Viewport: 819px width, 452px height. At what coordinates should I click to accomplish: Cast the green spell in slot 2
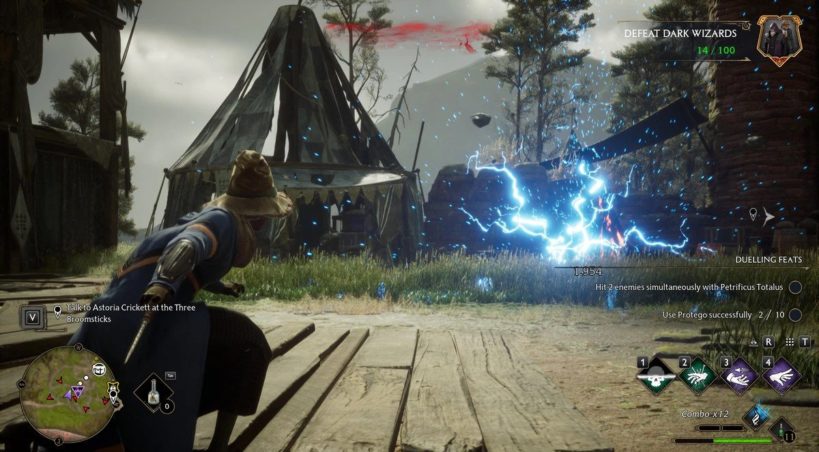(699, 374)
